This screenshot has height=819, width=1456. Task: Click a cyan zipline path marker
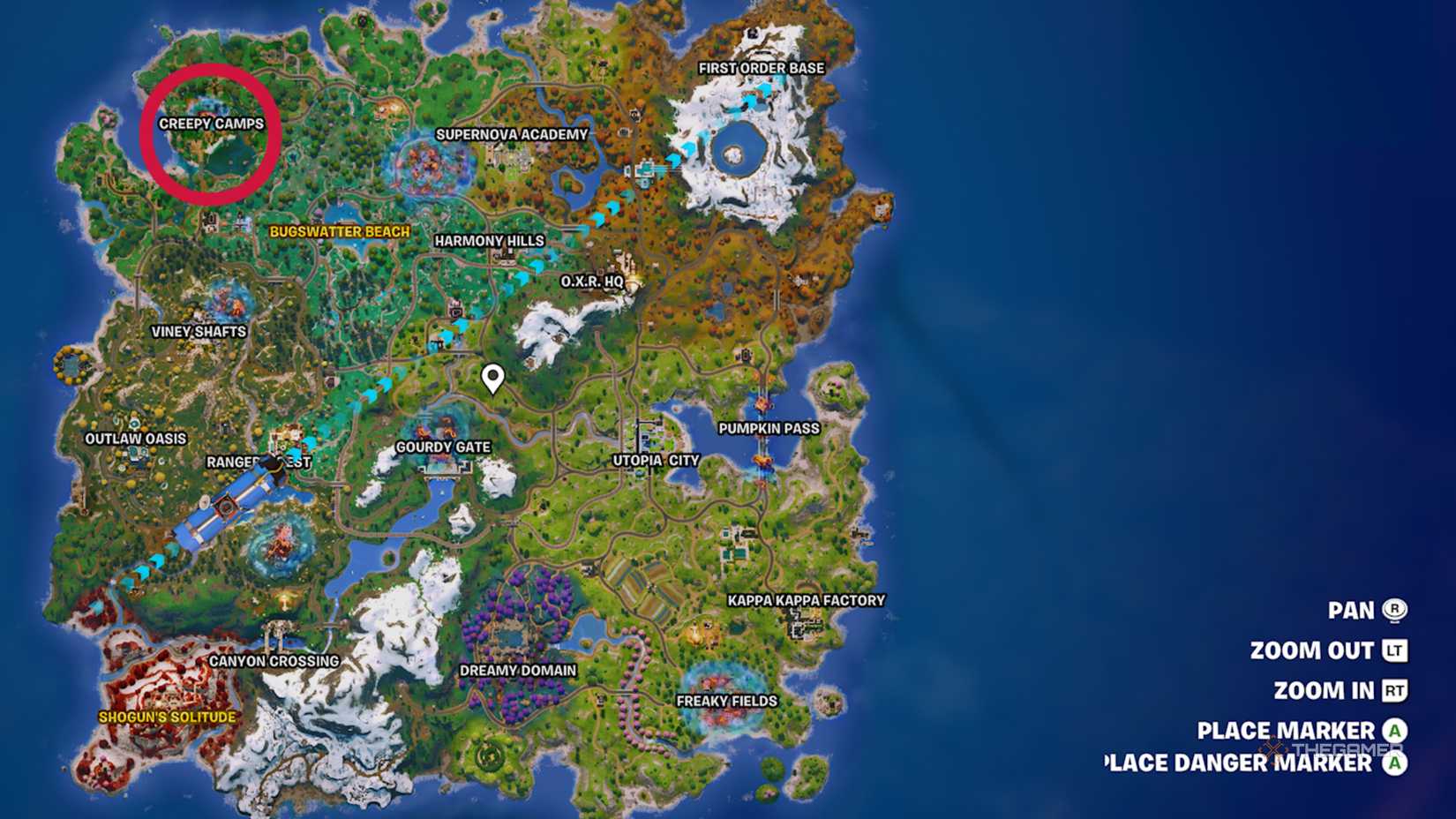tap(536, 265)
